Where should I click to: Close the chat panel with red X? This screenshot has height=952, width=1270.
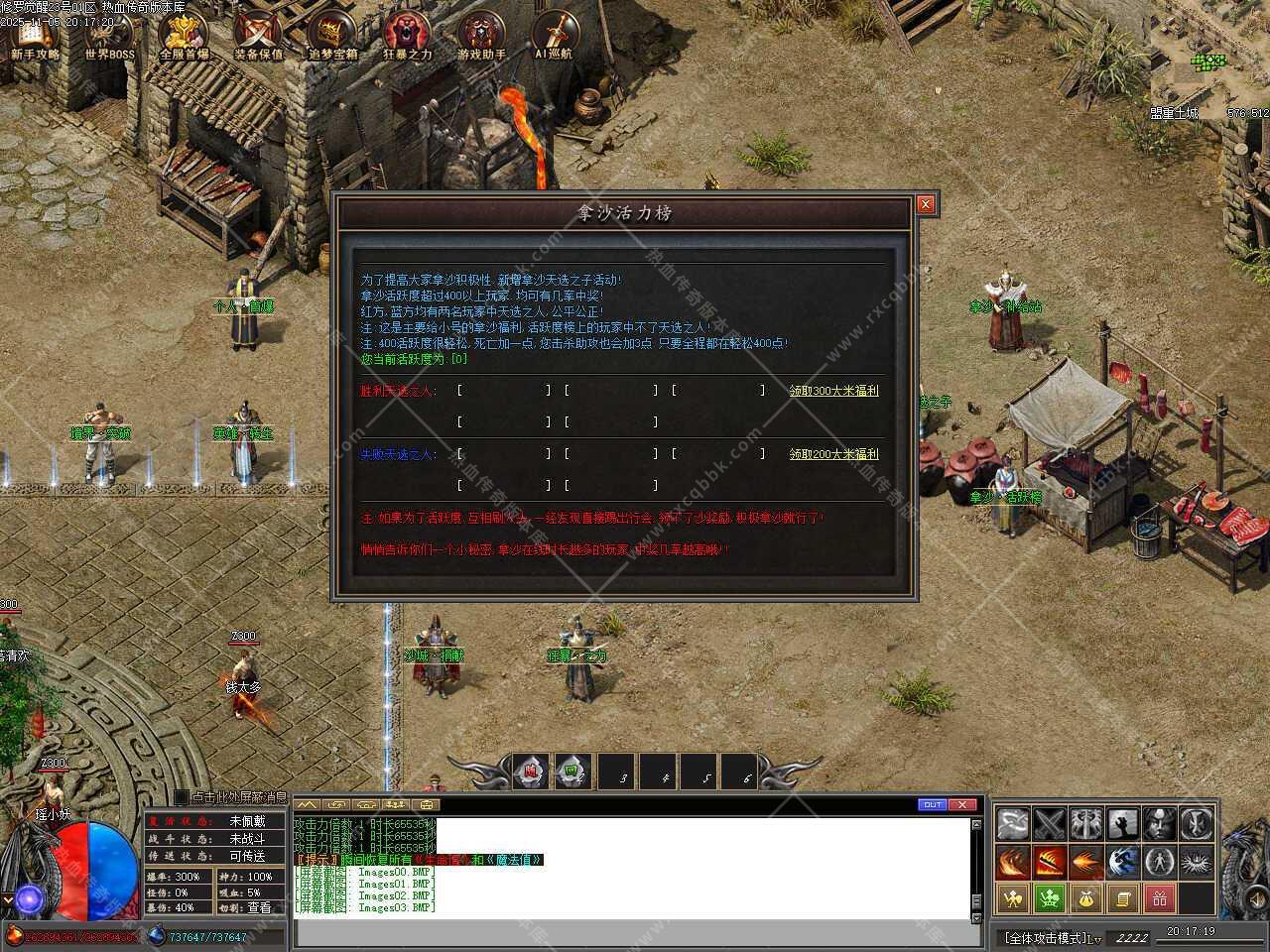pos(962,804)
